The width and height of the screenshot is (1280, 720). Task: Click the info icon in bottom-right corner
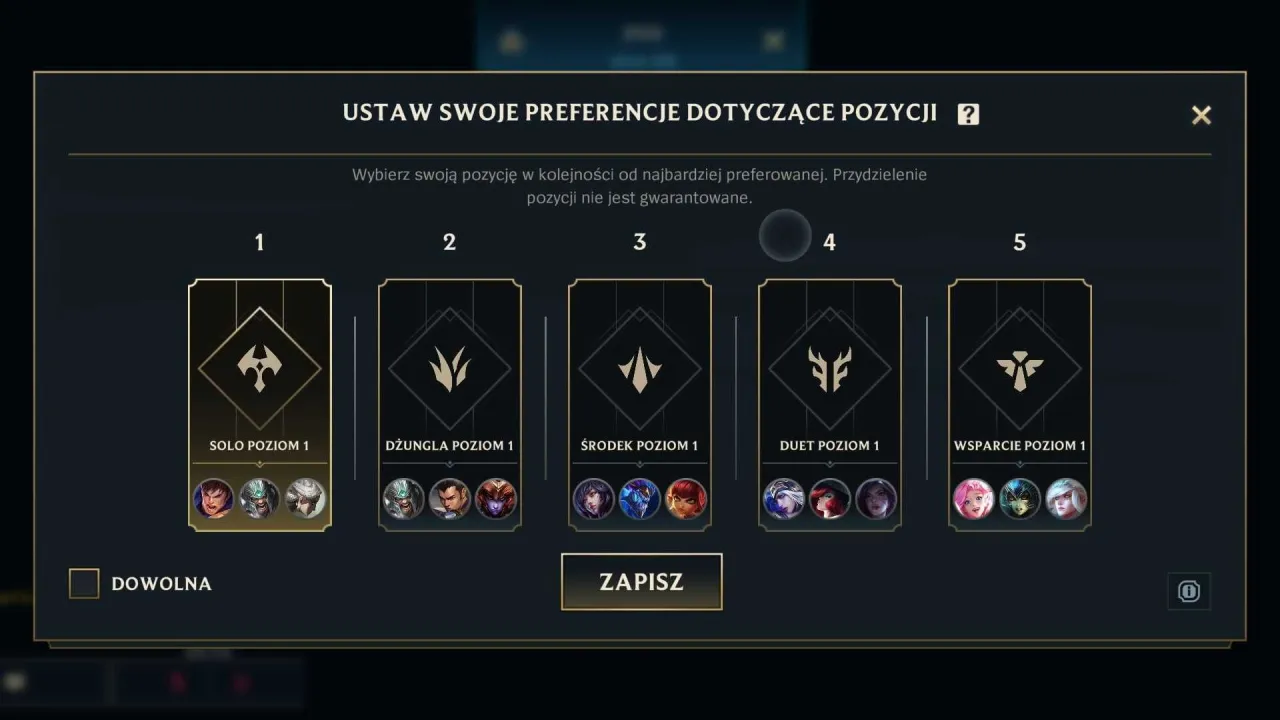point(1189,591)
